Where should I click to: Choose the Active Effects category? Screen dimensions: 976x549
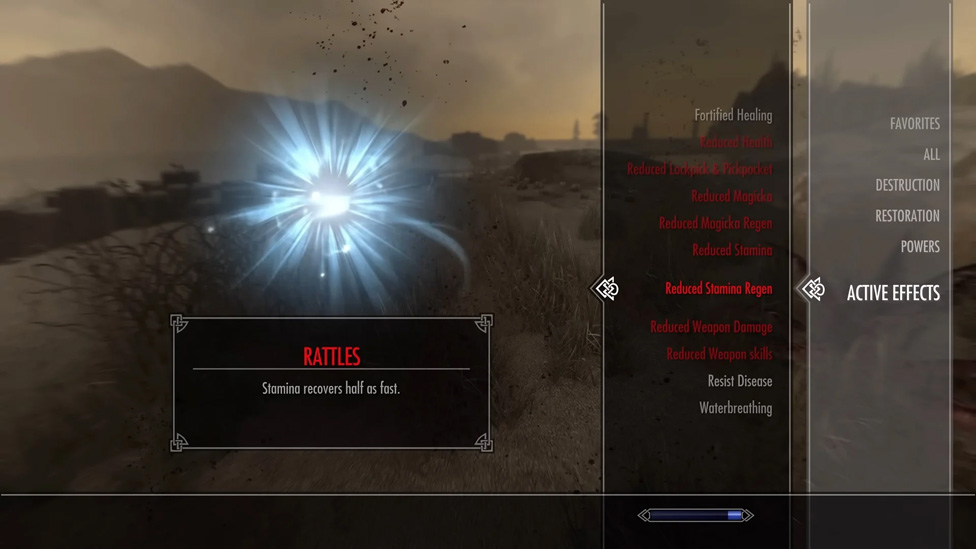click(x=892, y=293)
